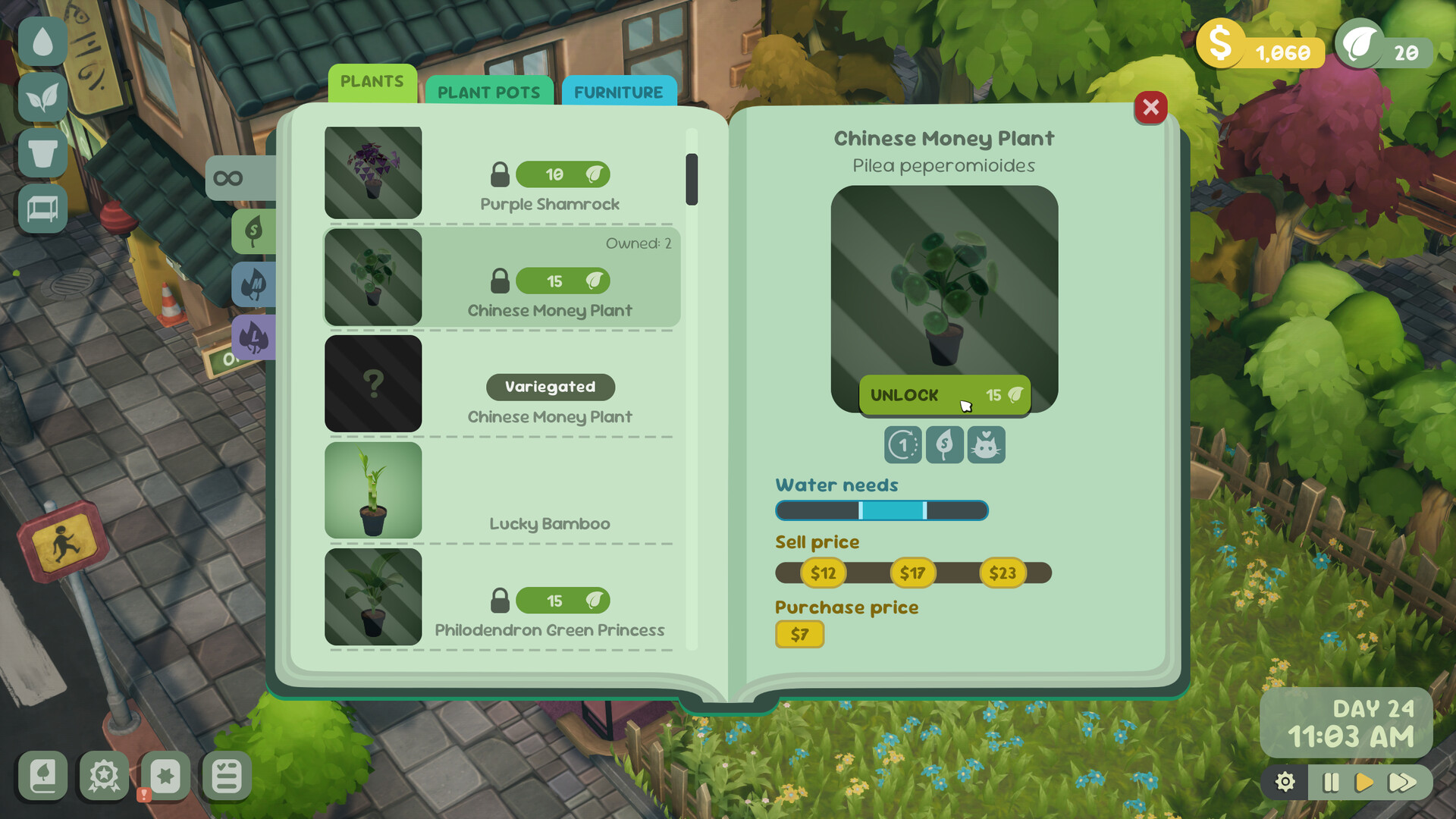Select the plant pot tool

point(42,154)
